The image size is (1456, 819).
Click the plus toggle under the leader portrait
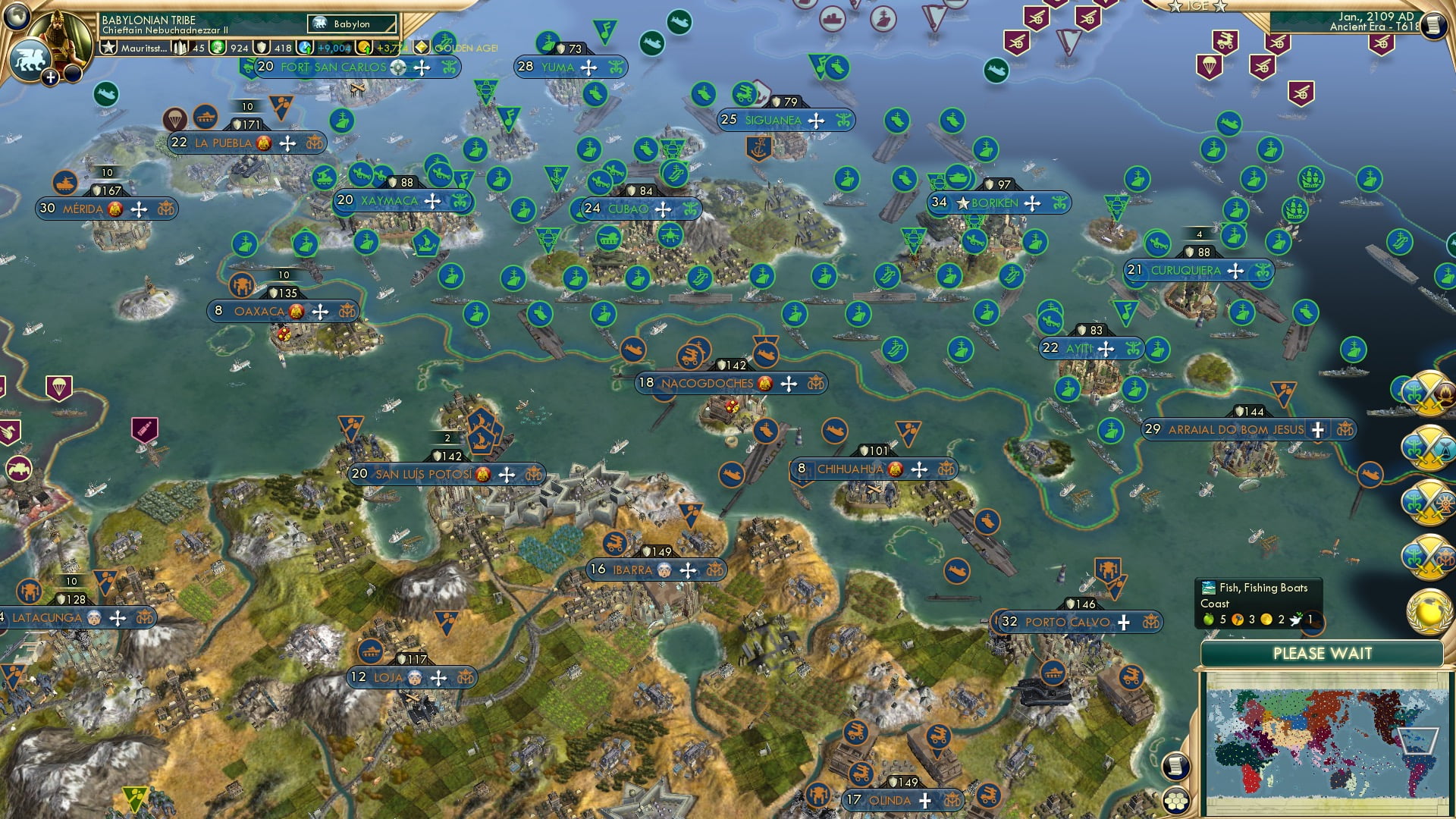(x=50, y=77)
